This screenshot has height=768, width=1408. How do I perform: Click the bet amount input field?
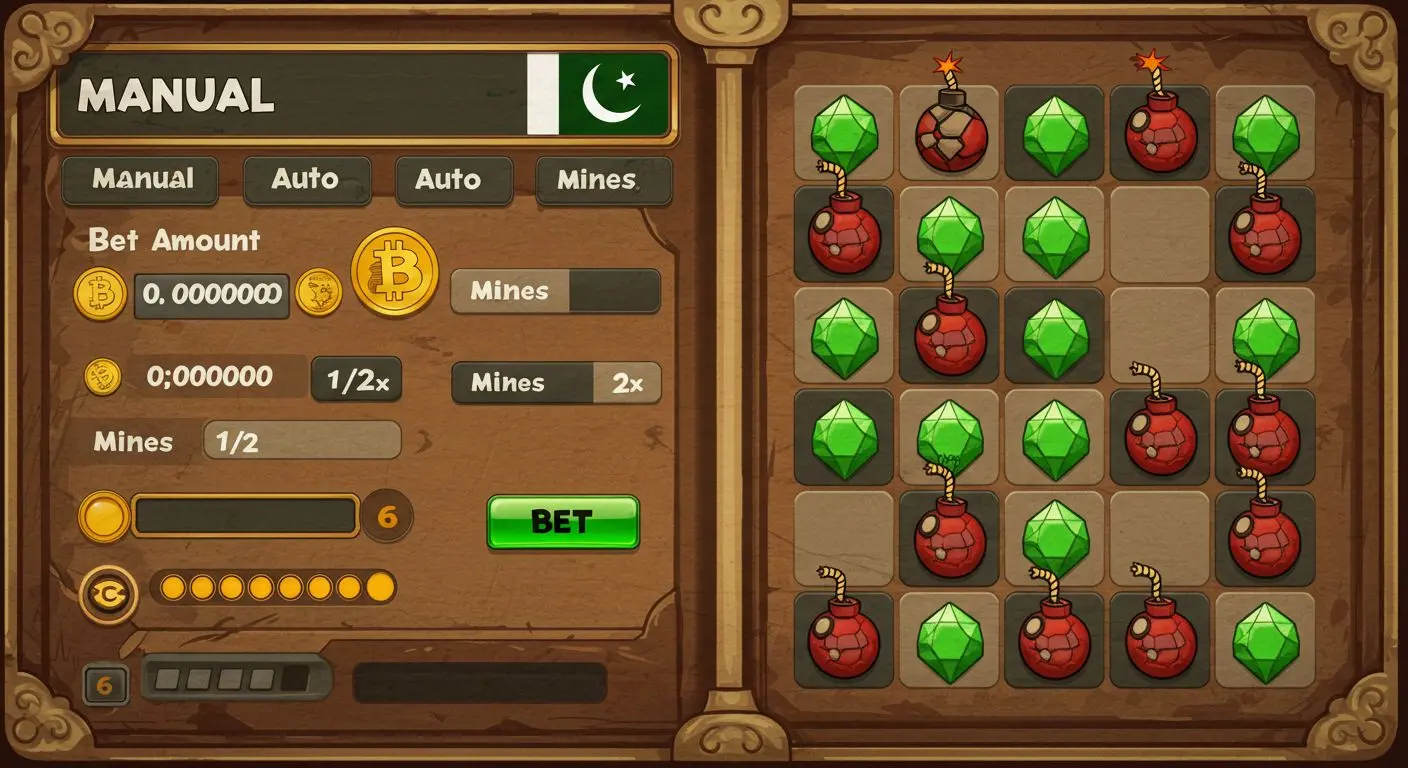point(210,294)
